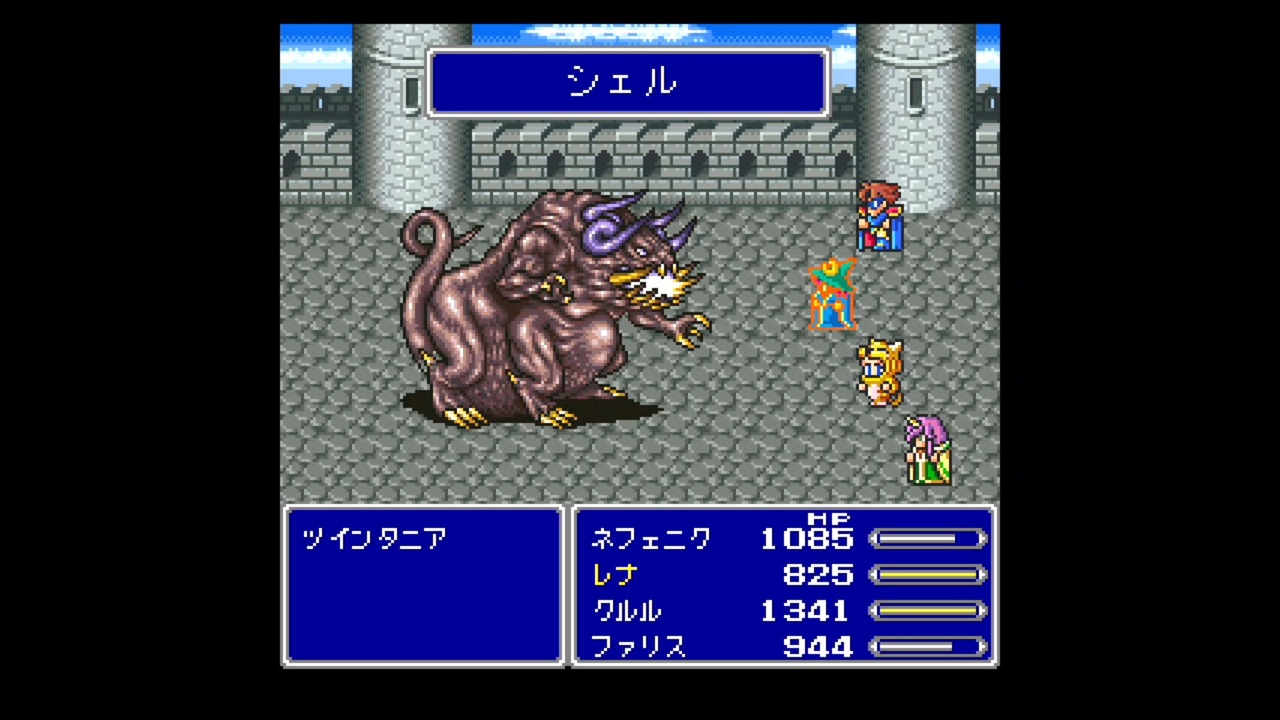
Task: Expand the party status window
Action: (x=783, y=586)
